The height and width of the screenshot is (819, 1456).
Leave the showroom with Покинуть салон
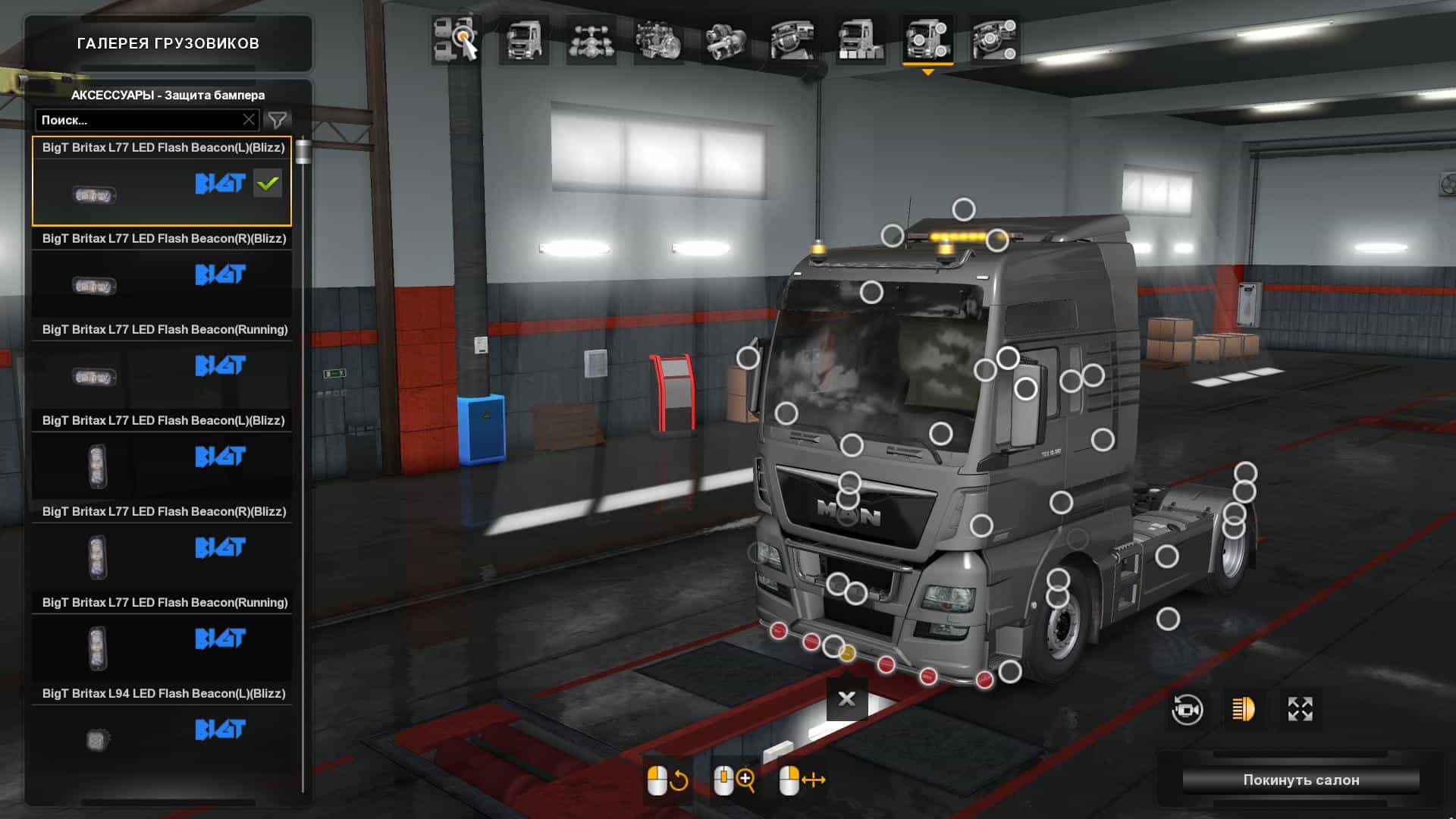(1301, 780)
